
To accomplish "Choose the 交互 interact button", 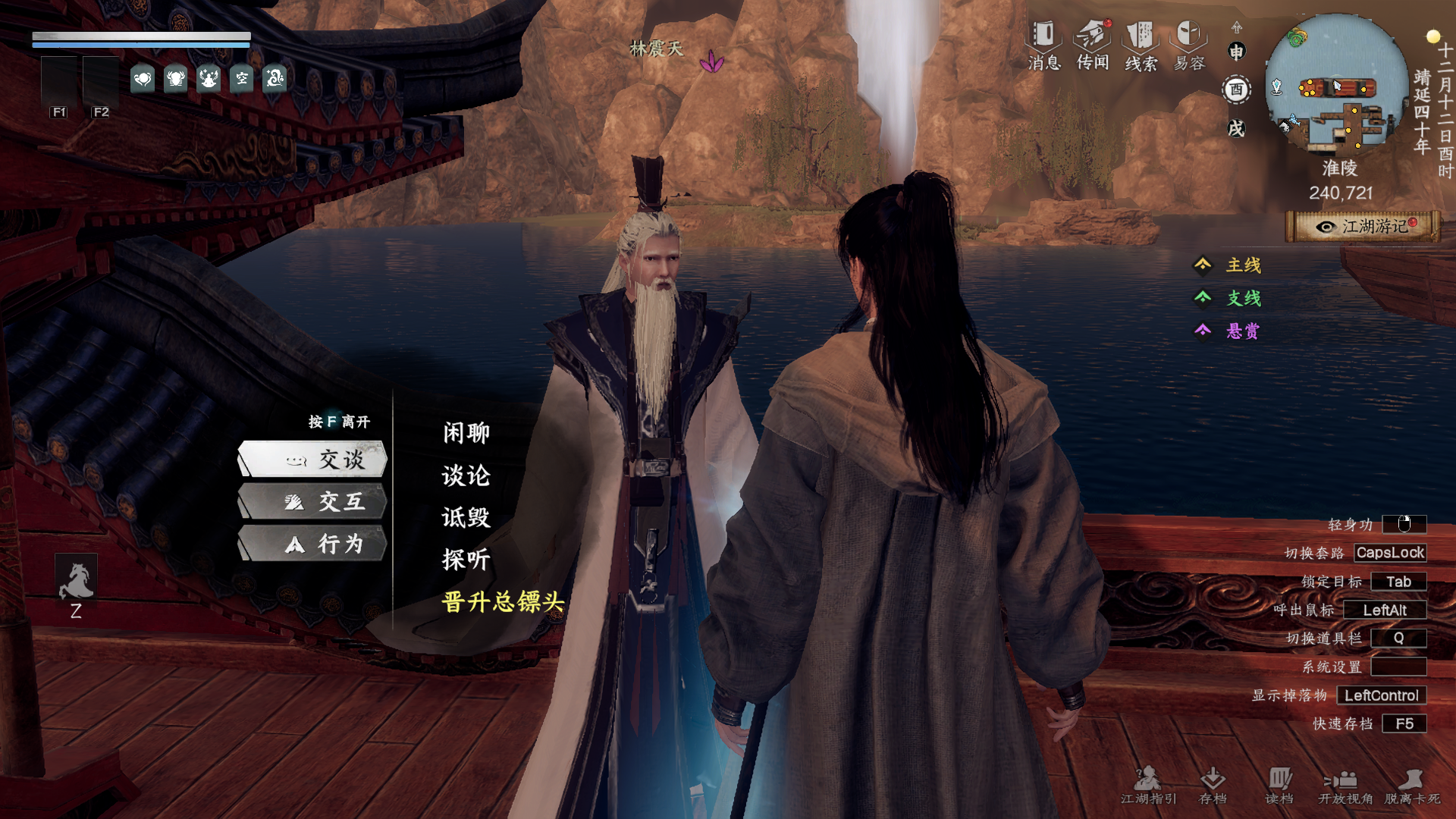I will click(x=313, y=502).
